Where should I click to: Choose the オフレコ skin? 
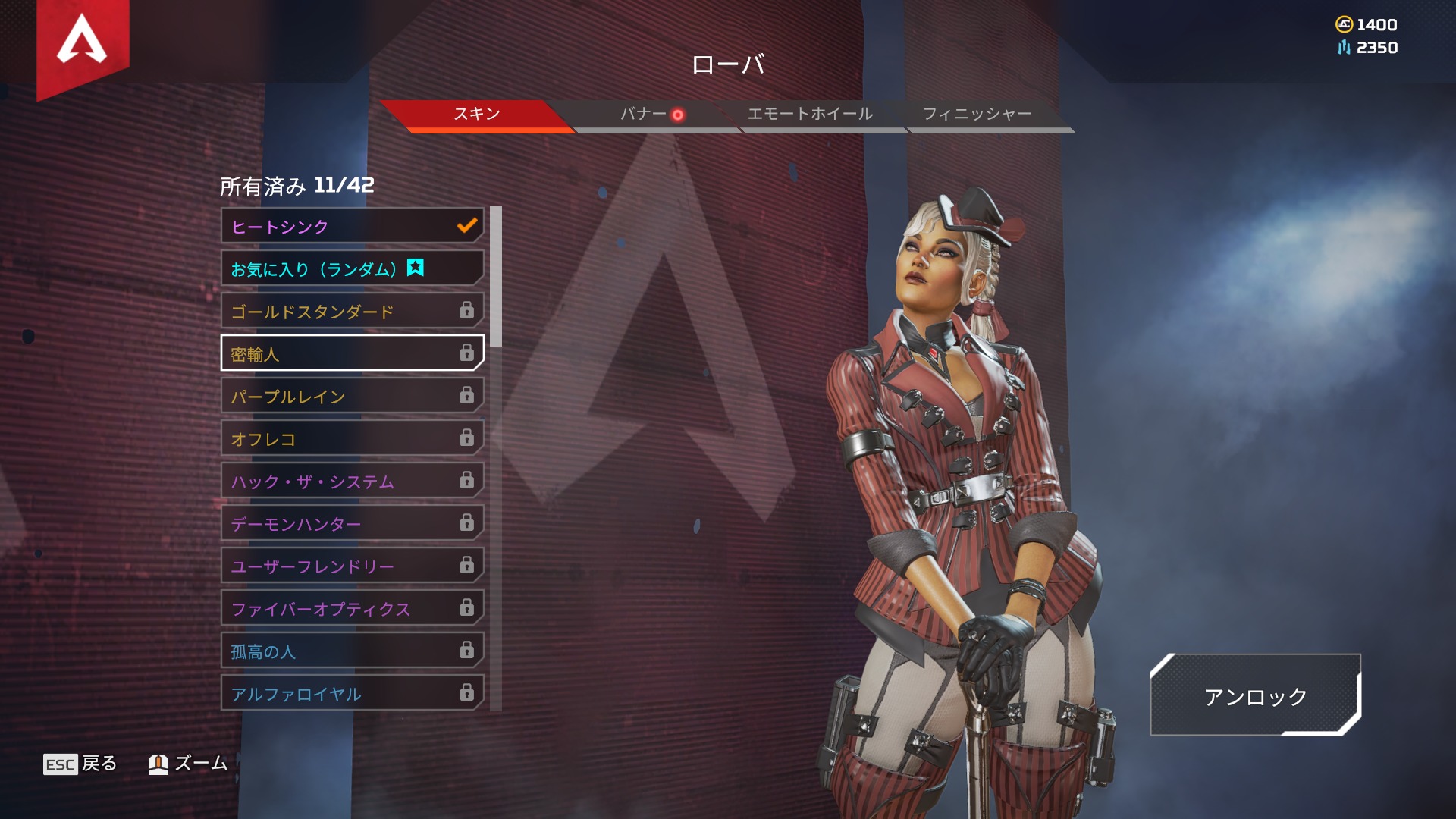(x=352, y=439)
